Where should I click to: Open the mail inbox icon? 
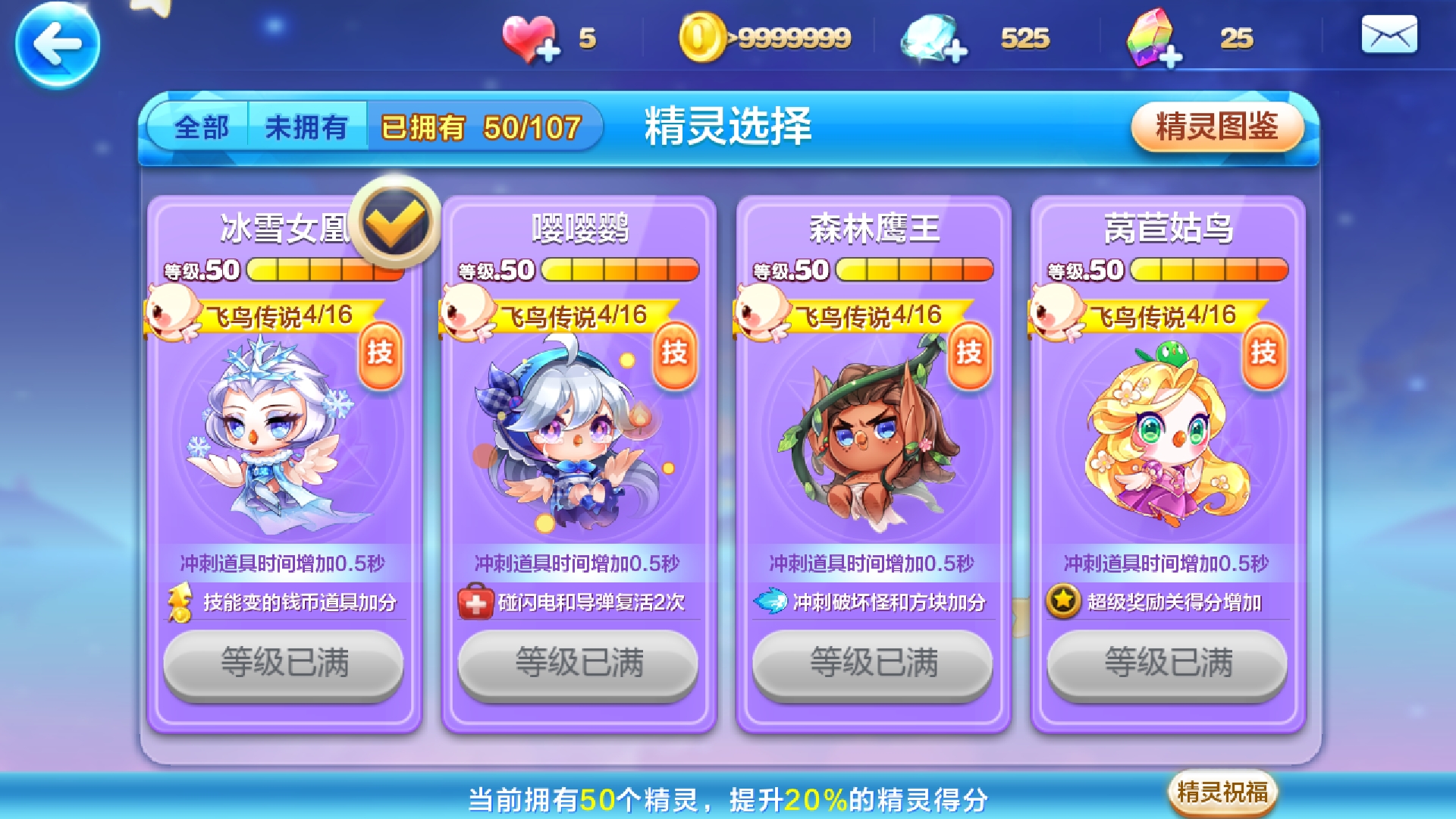click(1390, 34)
